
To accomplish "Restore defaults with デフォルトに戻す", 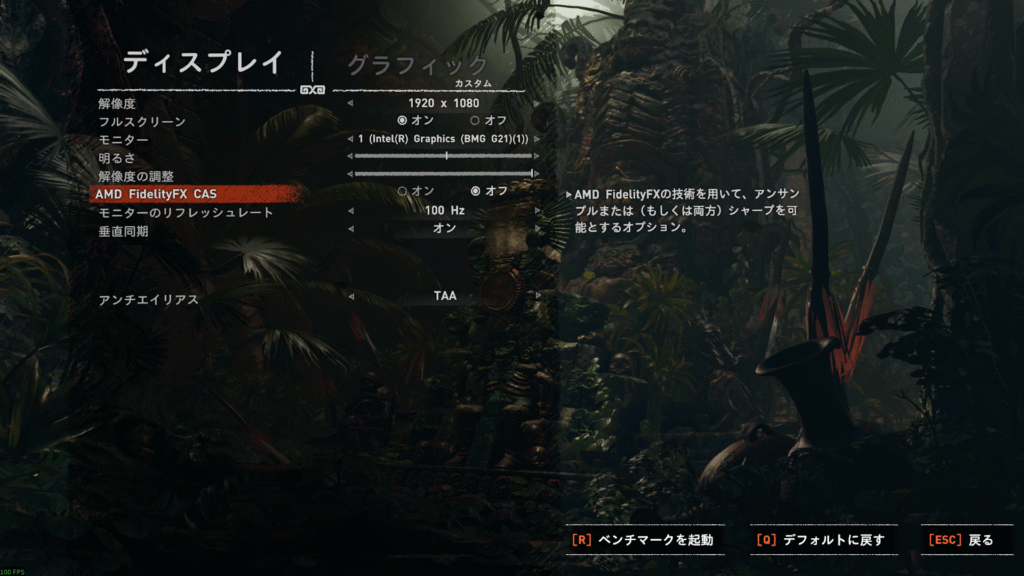I will (x=823, y=540).
